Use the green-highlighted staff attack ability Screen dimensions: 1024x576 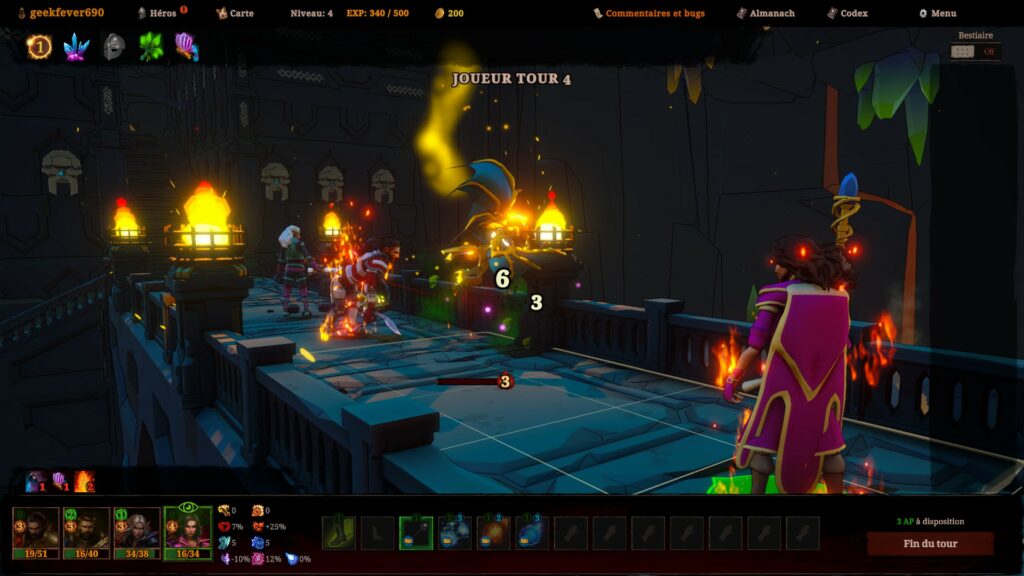click(x=416, y=533)
